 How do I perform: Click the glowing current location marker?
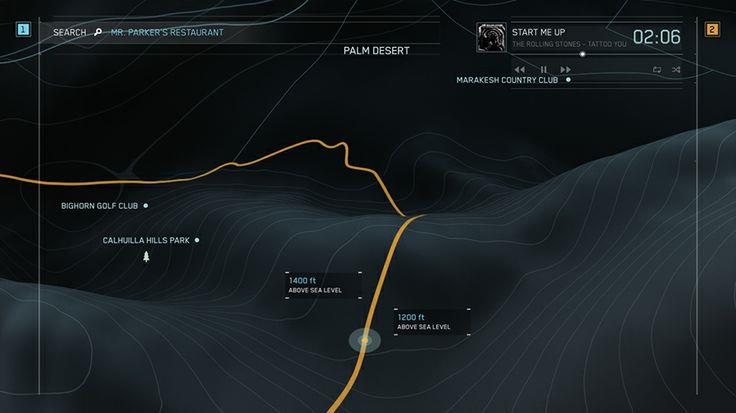[x=365, y=341]
